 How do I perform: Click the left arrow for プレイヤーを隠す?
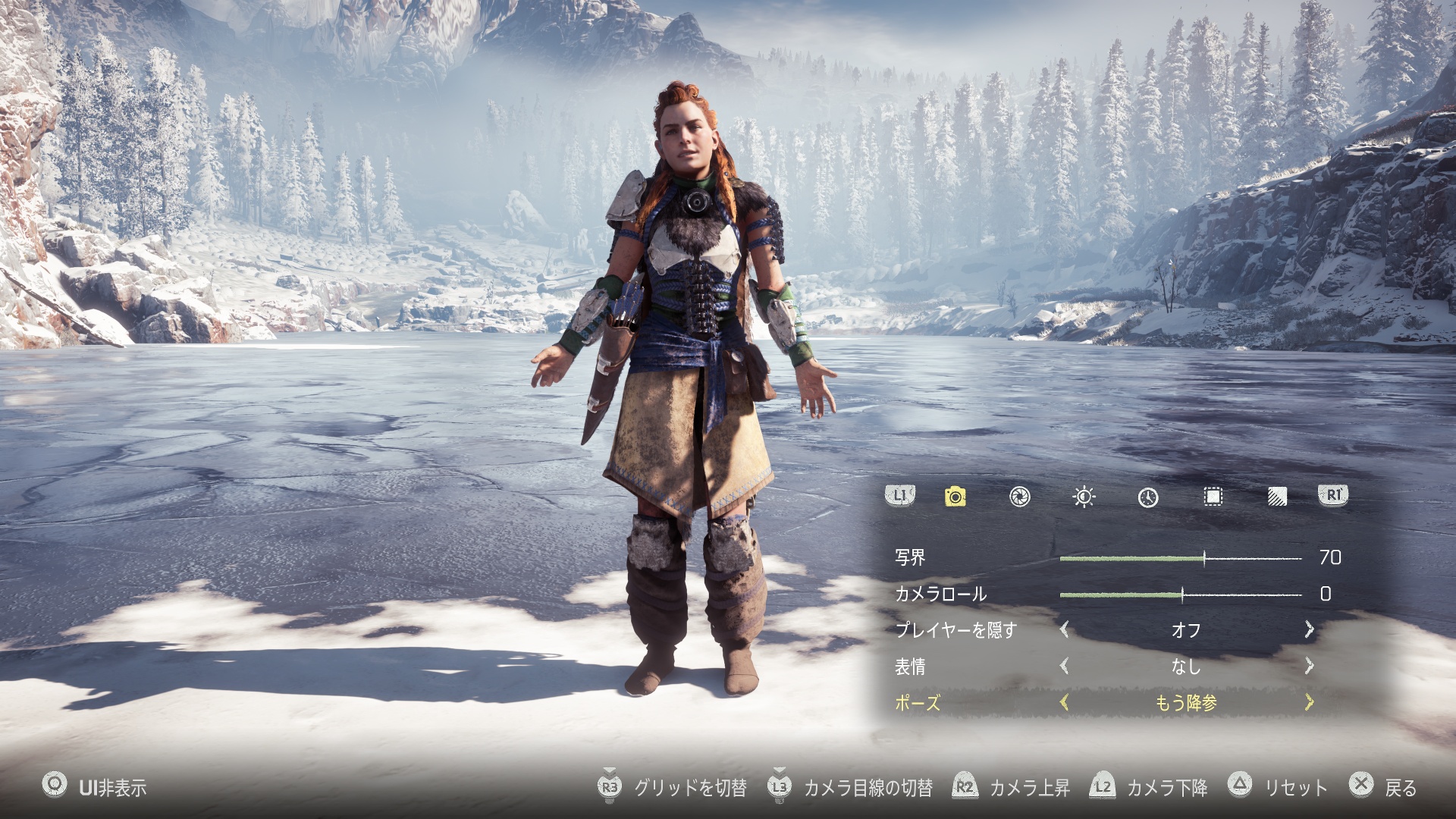pyautogui.click(x=1065, y=629)
